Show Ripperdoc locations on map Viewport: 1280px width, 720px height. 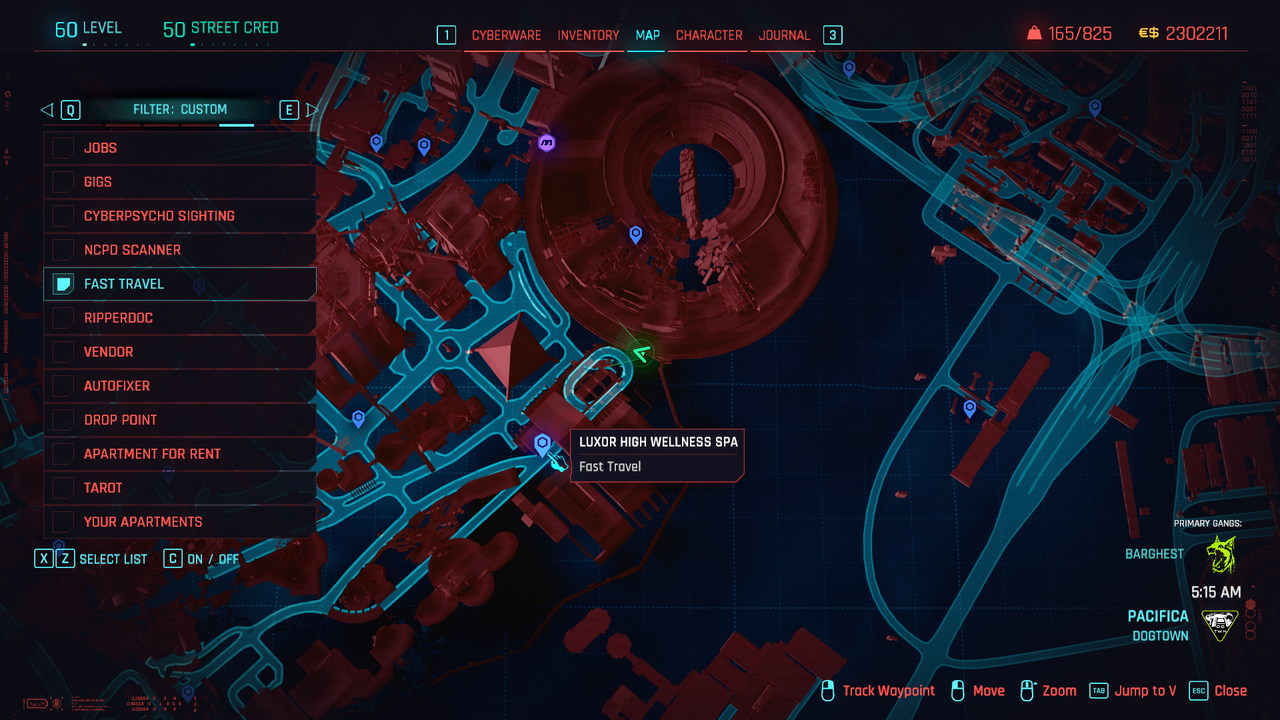pyautogui.click(x=64, y=318)
